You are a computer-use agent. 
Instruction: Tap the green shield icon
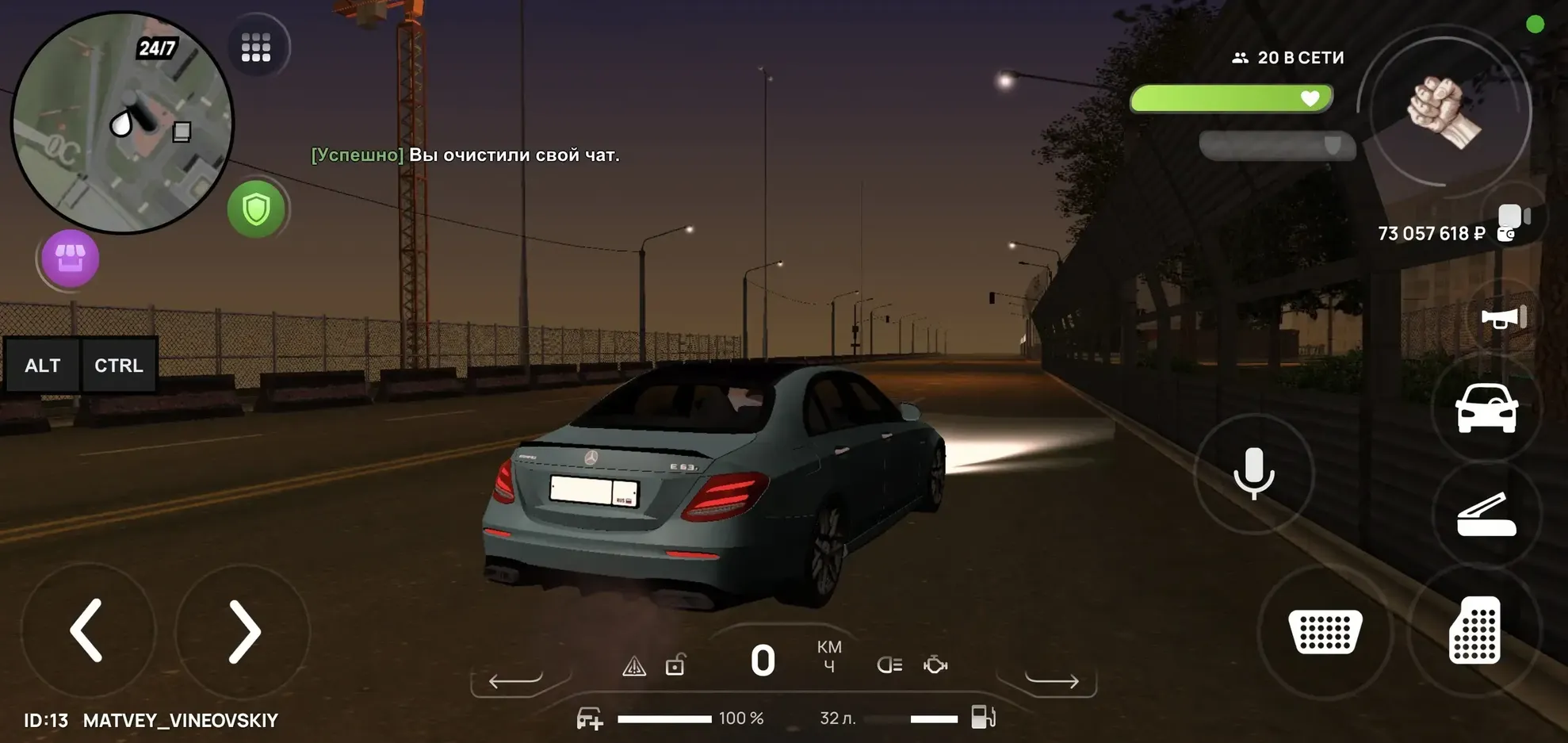256,209
